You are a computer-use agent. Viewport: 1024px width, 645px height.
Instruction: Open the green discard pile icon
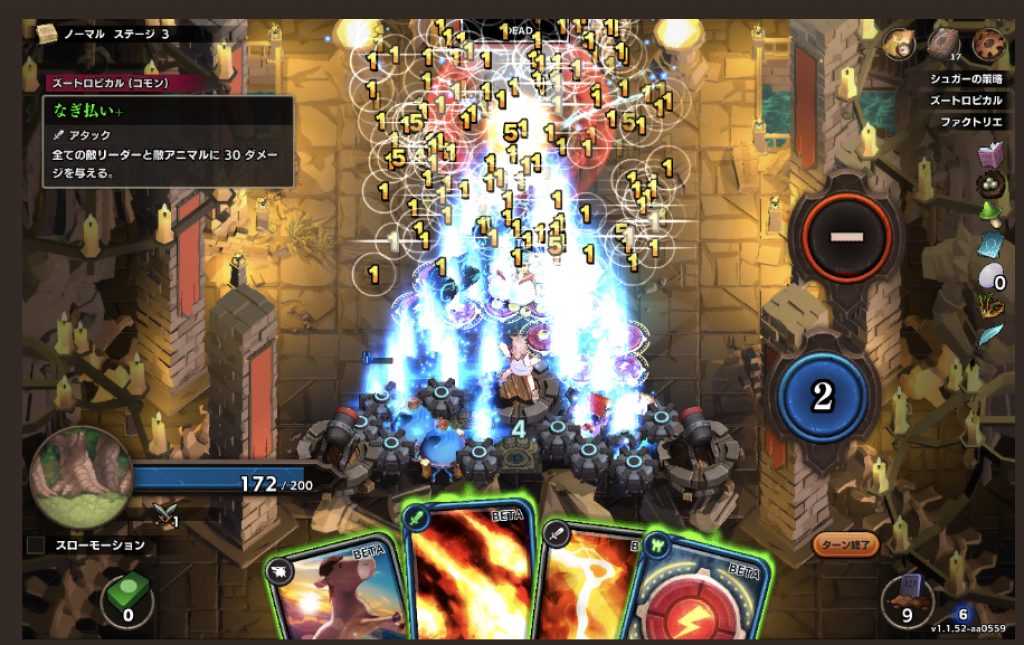(x=127, y=596)
